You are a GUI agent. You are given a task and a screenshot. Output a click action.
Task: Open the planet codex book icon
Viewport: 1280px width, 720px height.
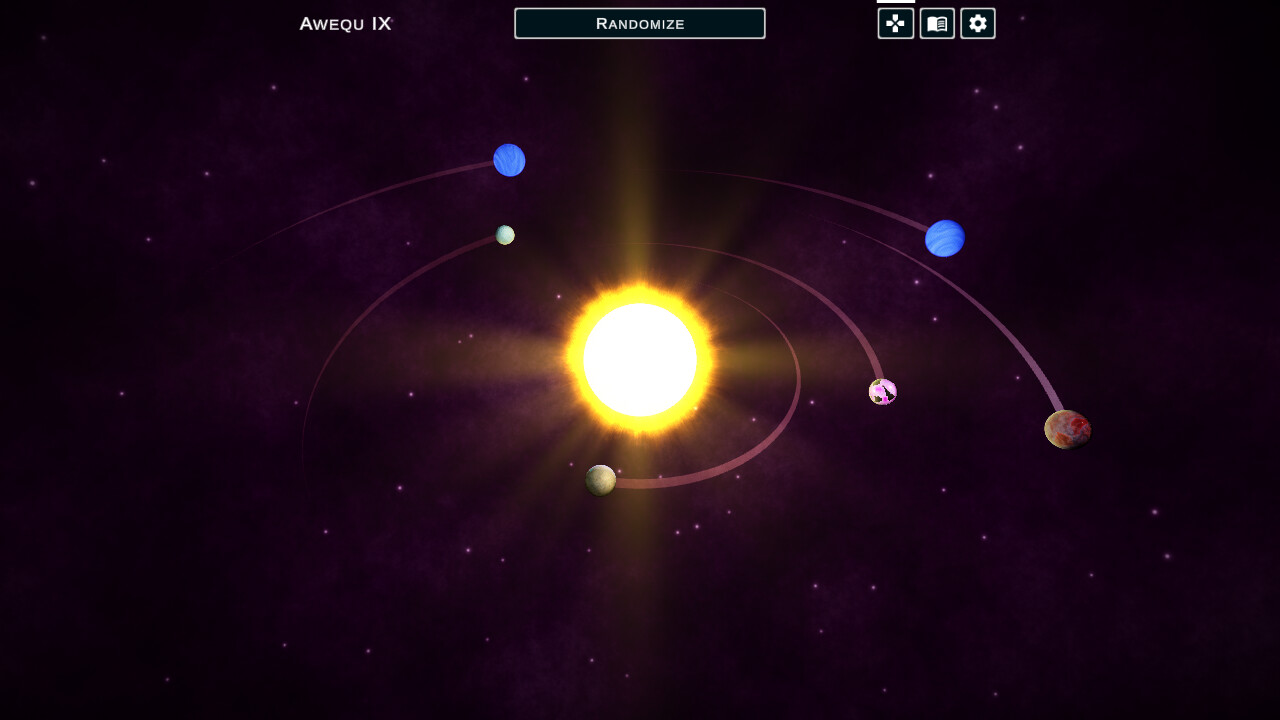(x=936, y=23)
